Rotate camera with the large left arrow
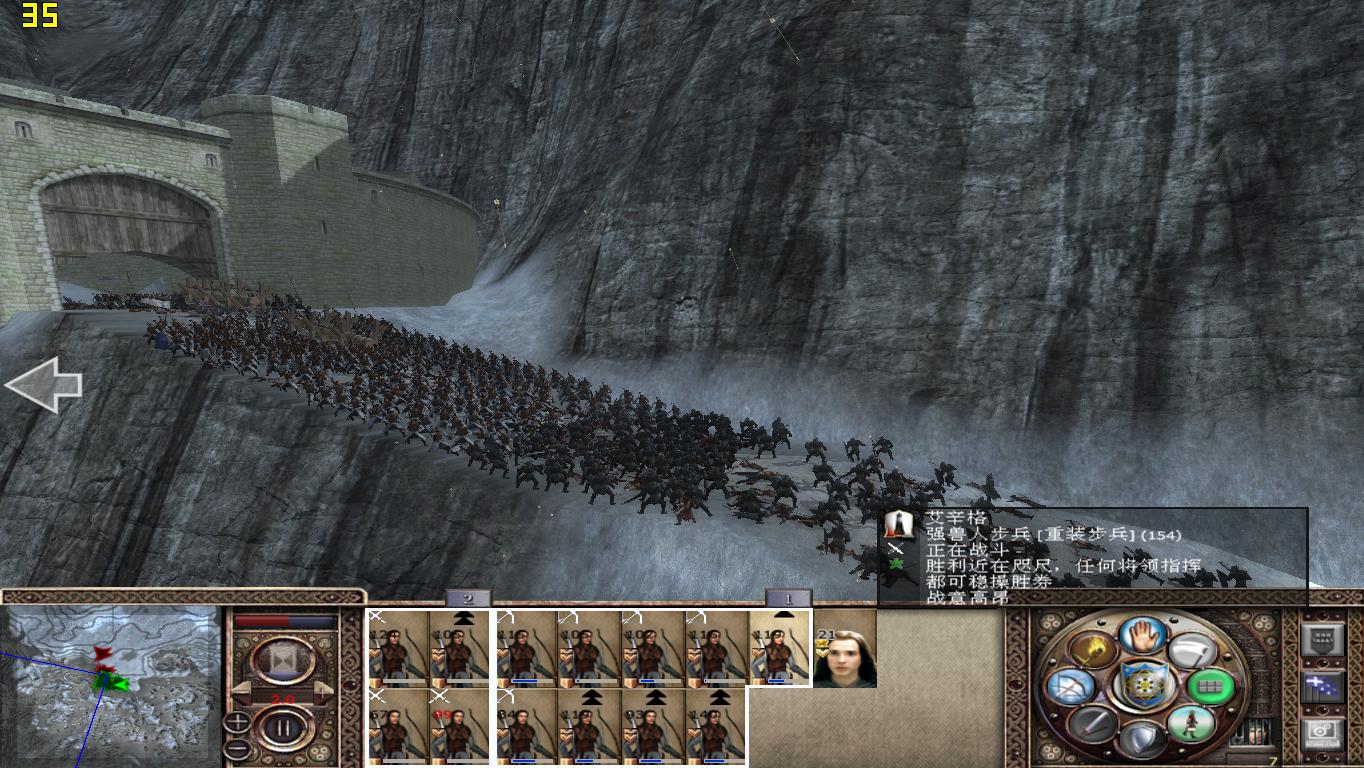1364x768 pixels. pos(42,385)
